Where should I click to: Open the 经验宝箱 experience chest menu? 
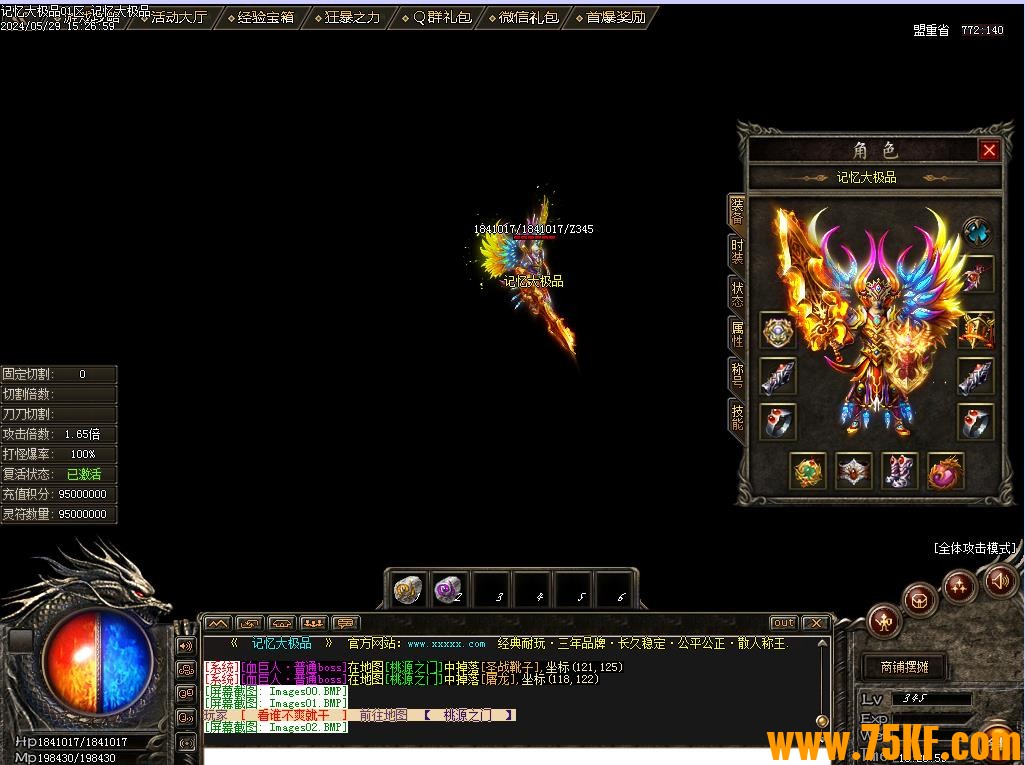click(x=260, y=17)
